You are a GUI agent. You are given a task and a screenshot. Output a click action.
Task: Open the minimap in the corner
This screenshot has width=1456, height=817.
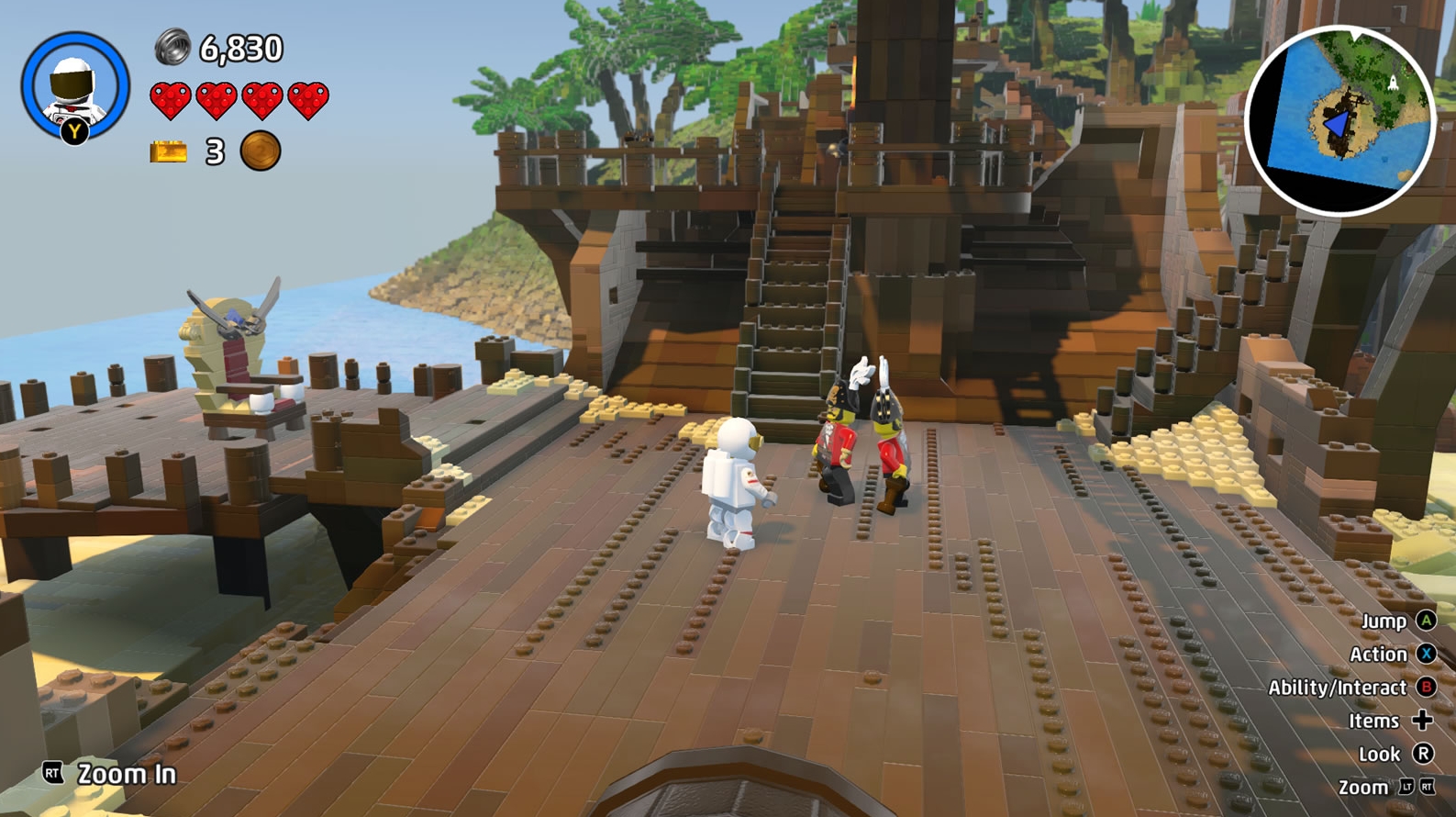click(1343, 112)
